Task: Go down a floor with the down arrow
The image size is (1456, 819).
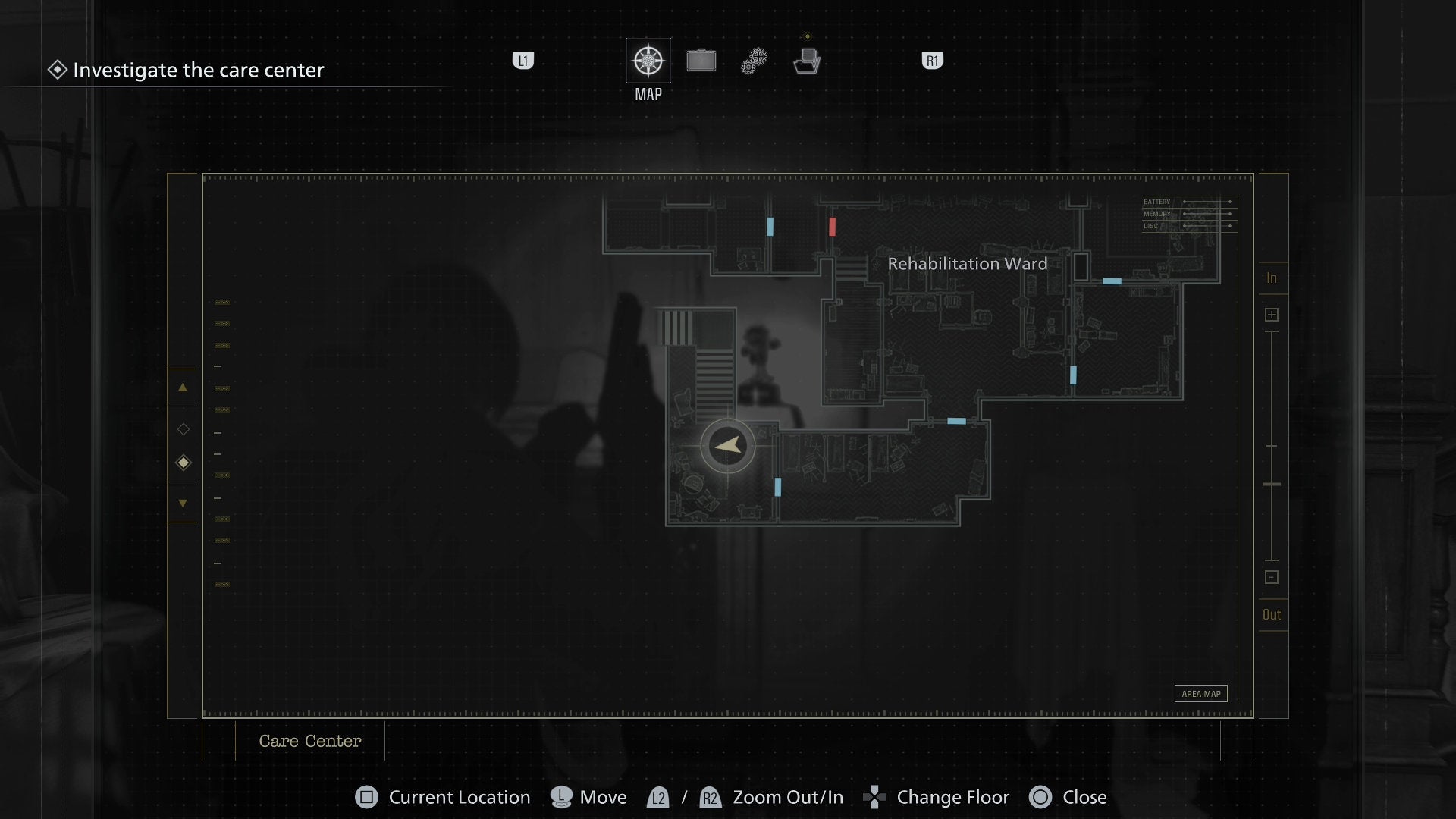Action: (x=182, y=503)
